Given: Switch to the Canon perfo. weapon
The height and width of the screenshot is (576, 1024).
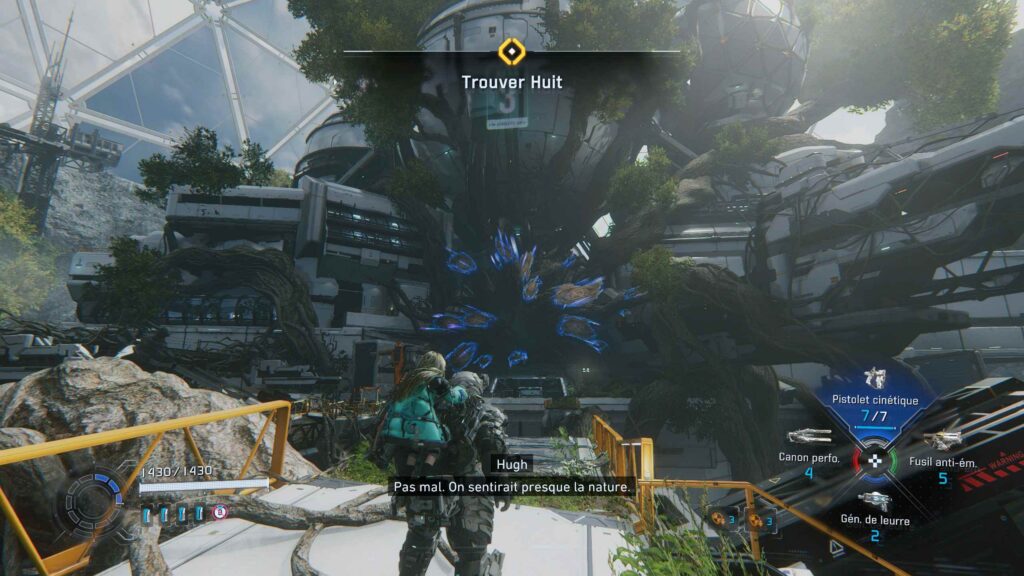Looking at the screenshot, I should [x=809, y=437].
